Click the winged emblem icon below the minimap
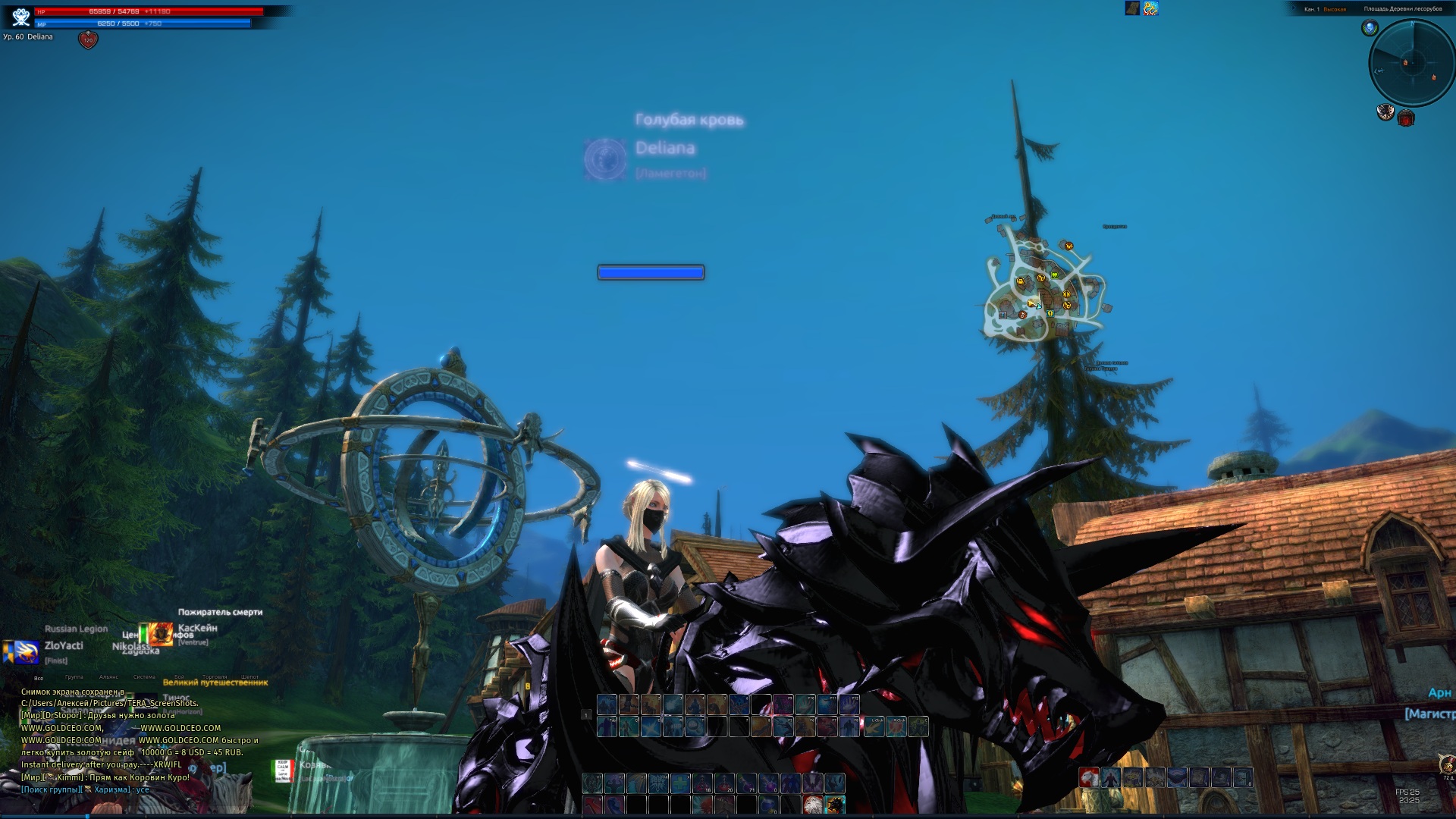The width and height of the screenshot is (1456, 819). tap(1385, 112)
